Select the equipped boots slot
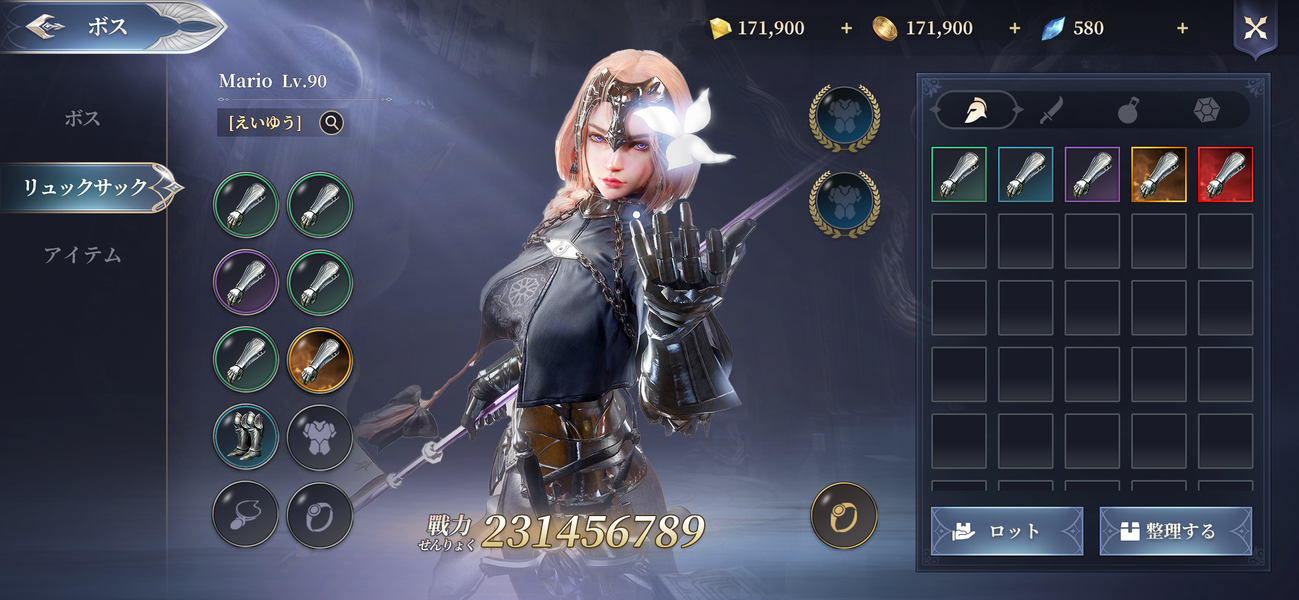The height and width of the screenshot is (600, 1299). coord(245,437)
